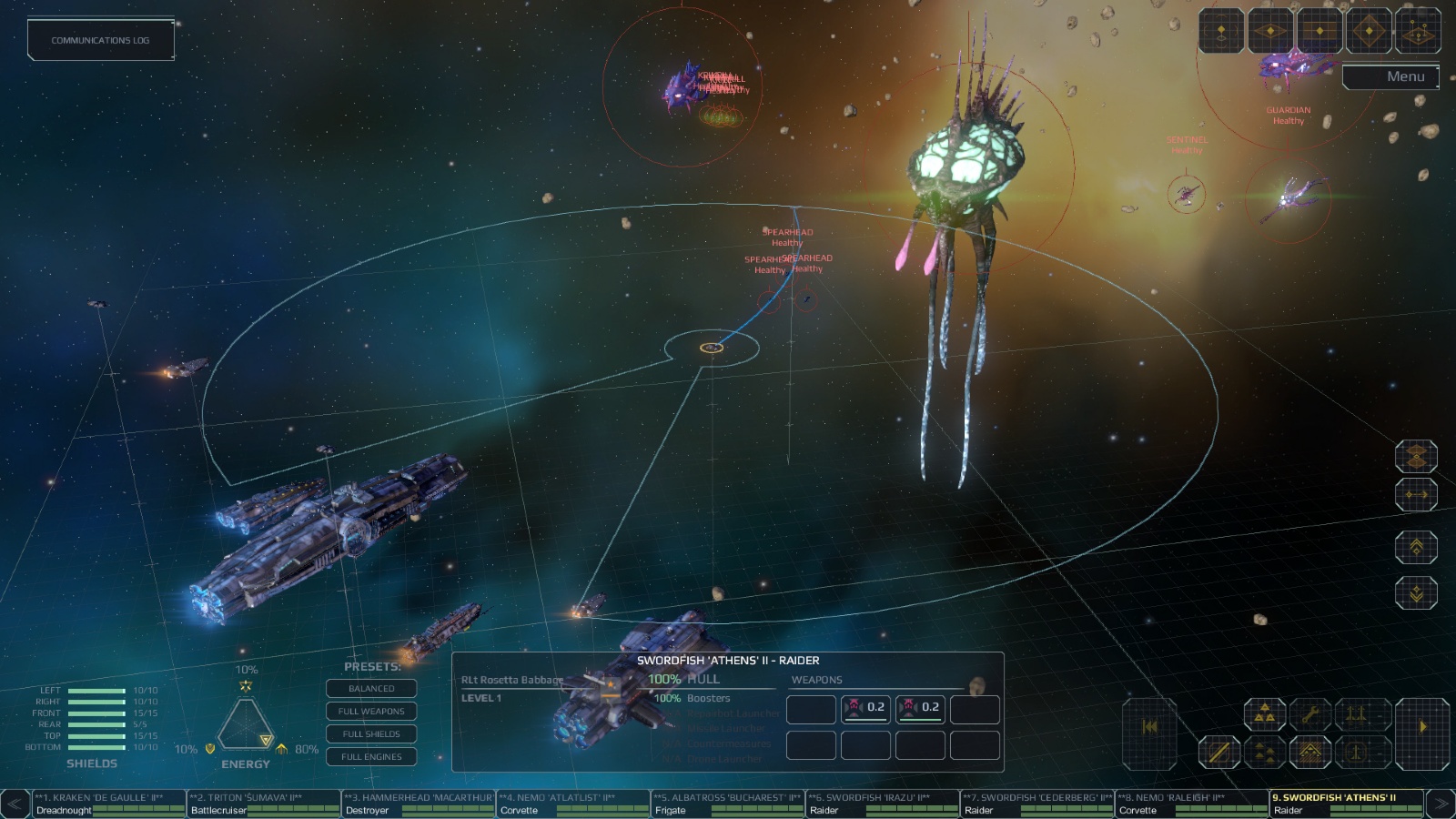1456x819 pixels.
Task: Click the horizontal arrow movement icon
Action: 1416,495
